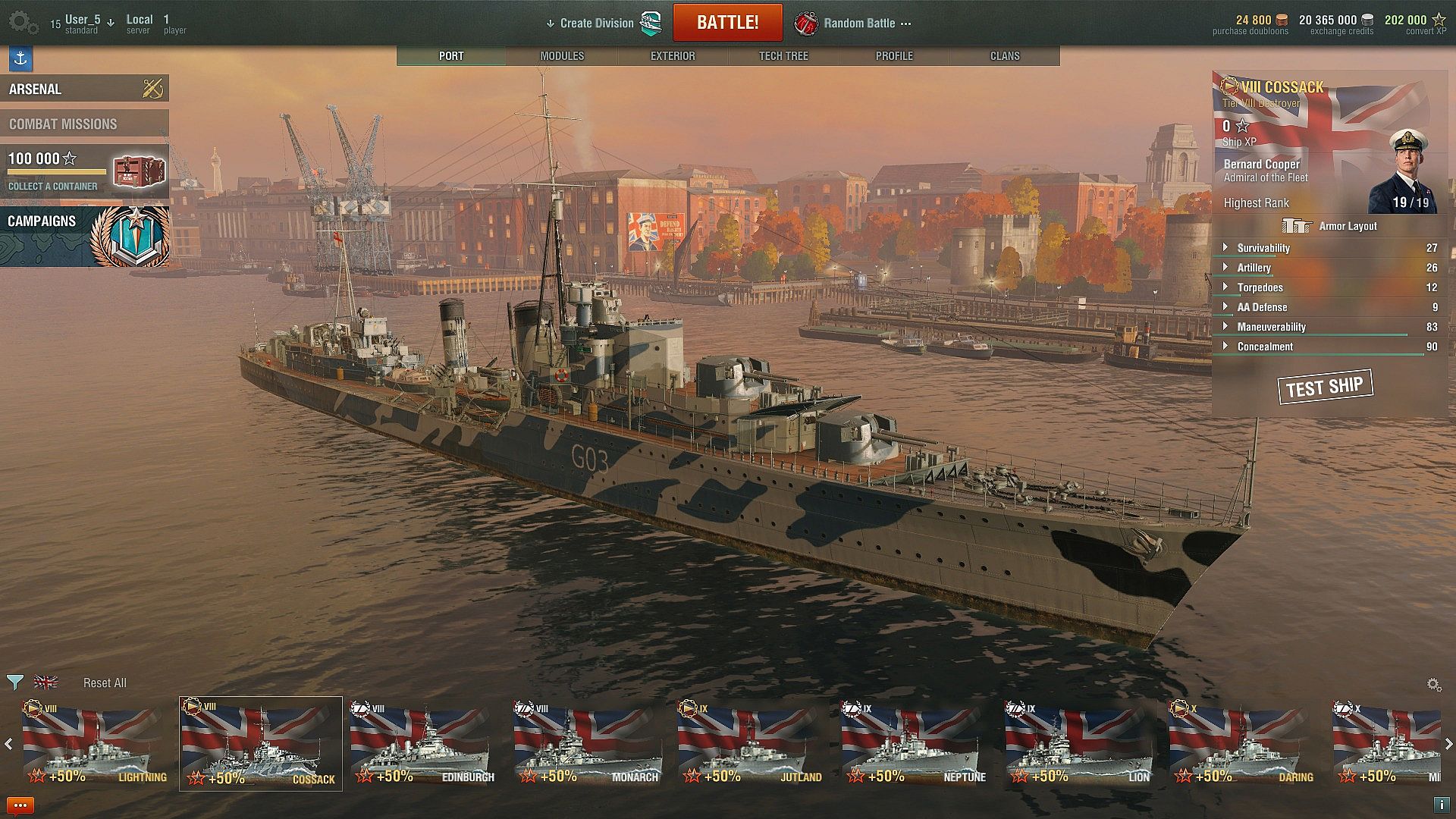Switch to the Exterior tab
The height and width of the screenshot is (819, 1456).
coord(673,56)
